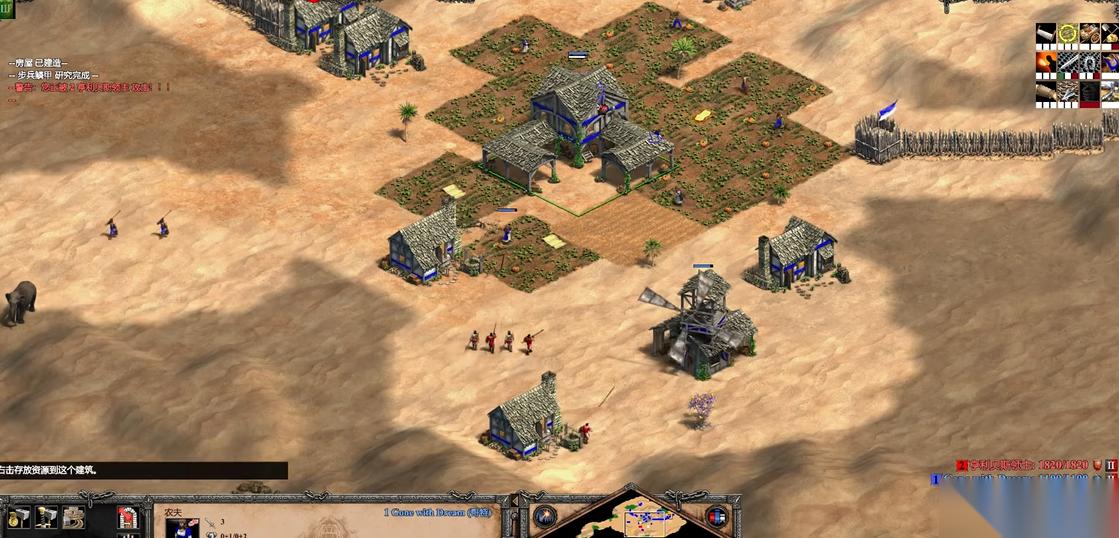The image size is (1119, 538).
Task: Click the pickaxe and gold mining icon
Action: pos(1110,34)
